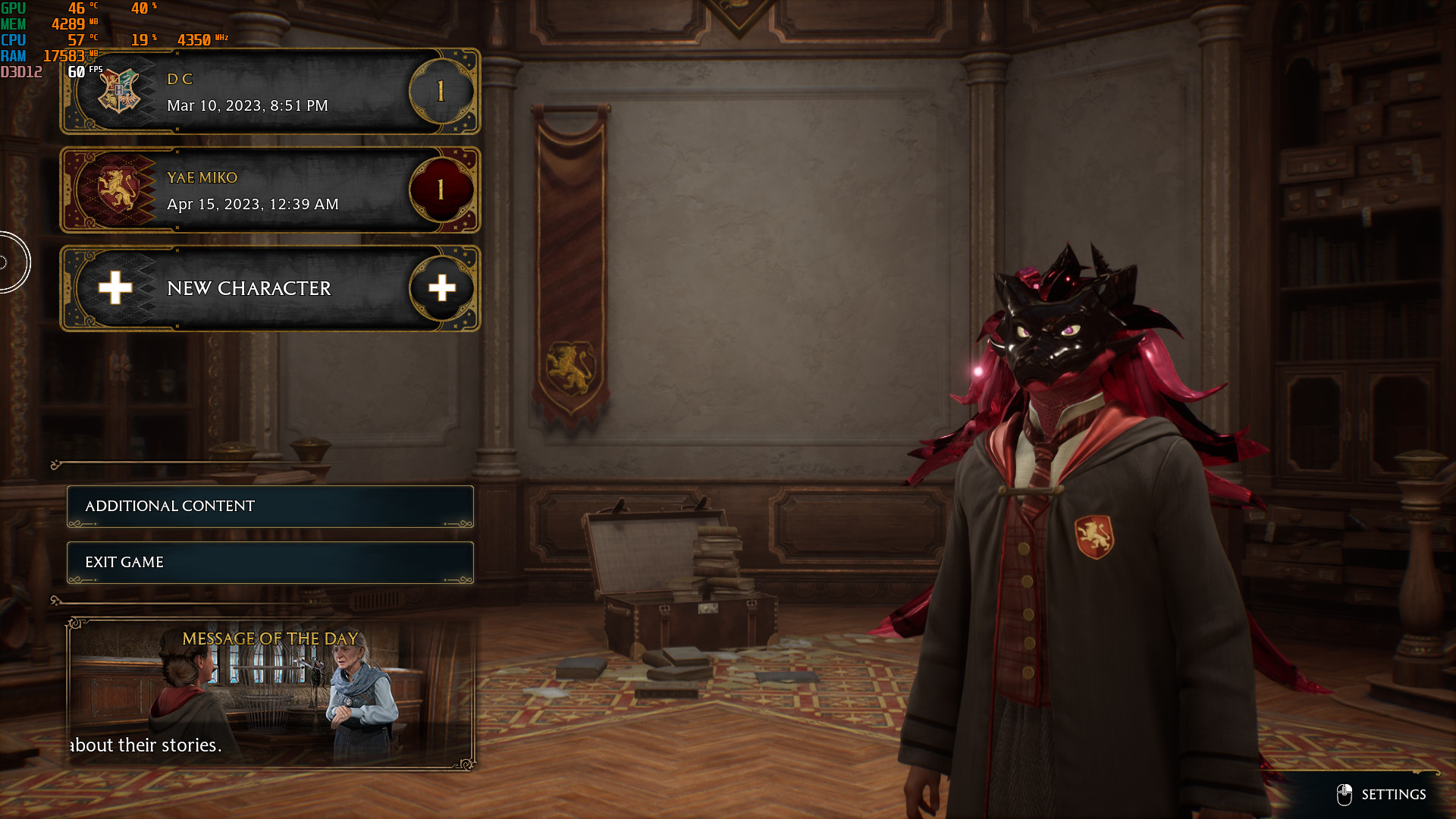
Task: Click the mouse icon beside Settings
Action: click(x=1344, y=795)
